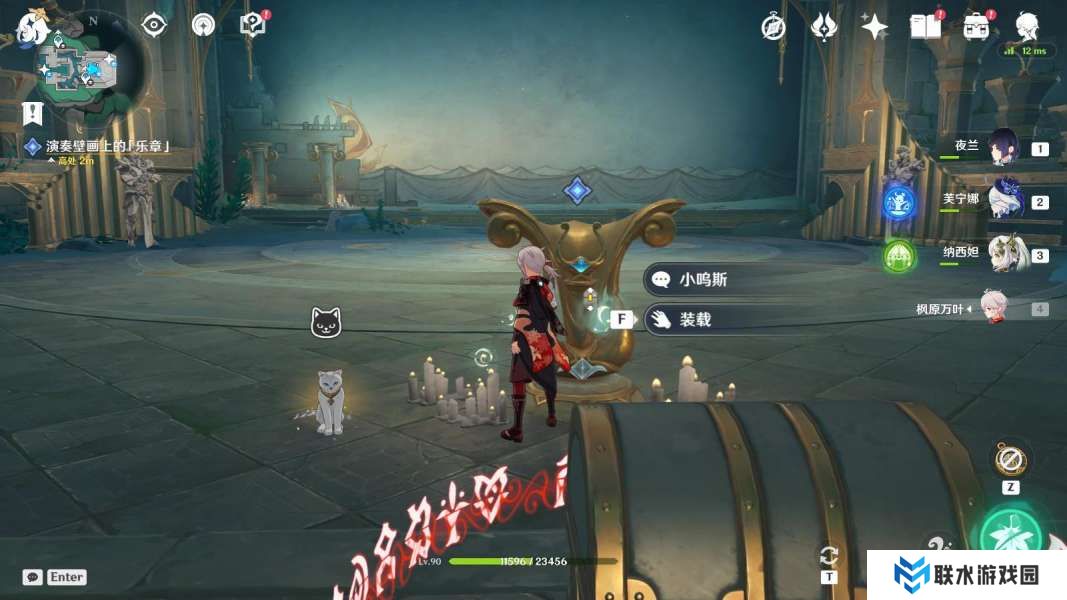Open the chat box icon
The image size is (1067, 600).
[x=33, y=577]
